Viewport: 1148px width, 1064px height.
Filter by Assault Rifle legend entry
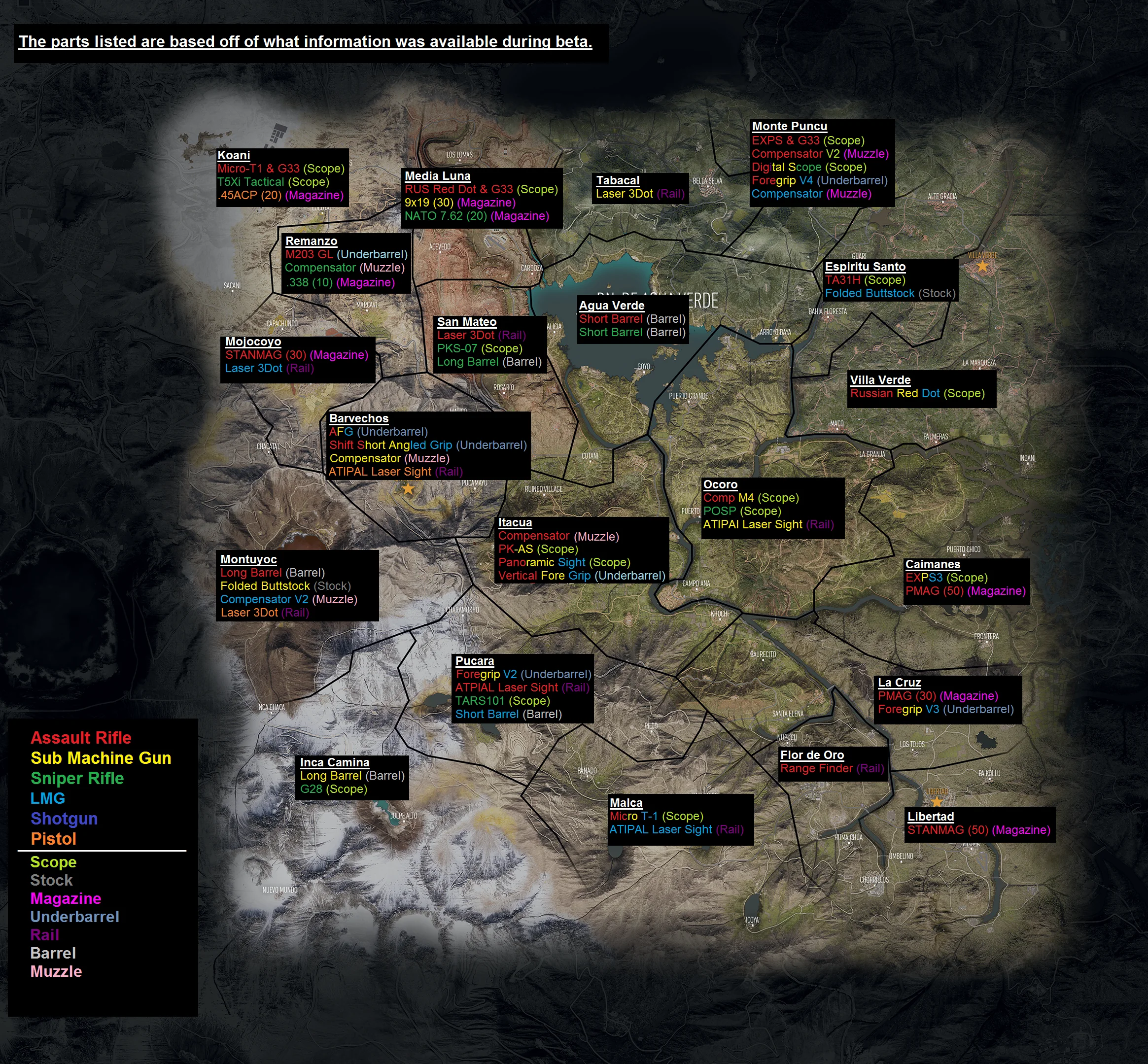81,738
